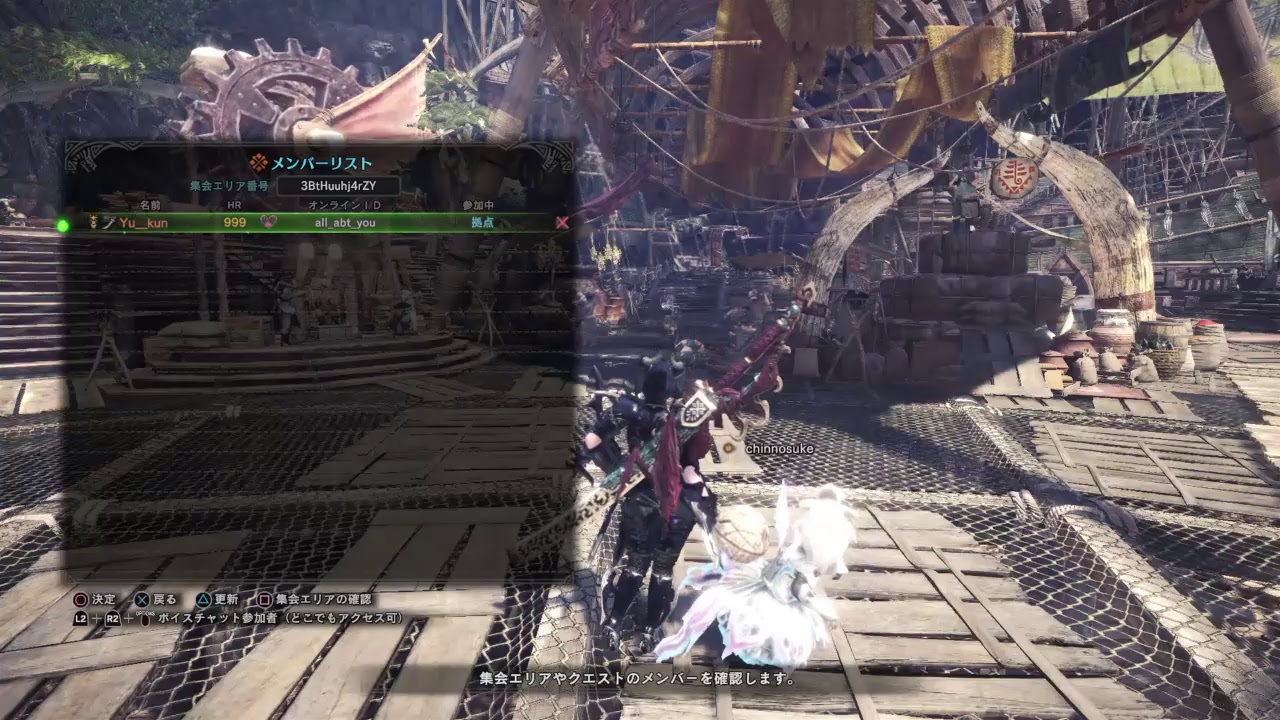This screenshot has width=1280, height=720.
Task: Click the circle 決定 button icon
Action: click(81, 598)
